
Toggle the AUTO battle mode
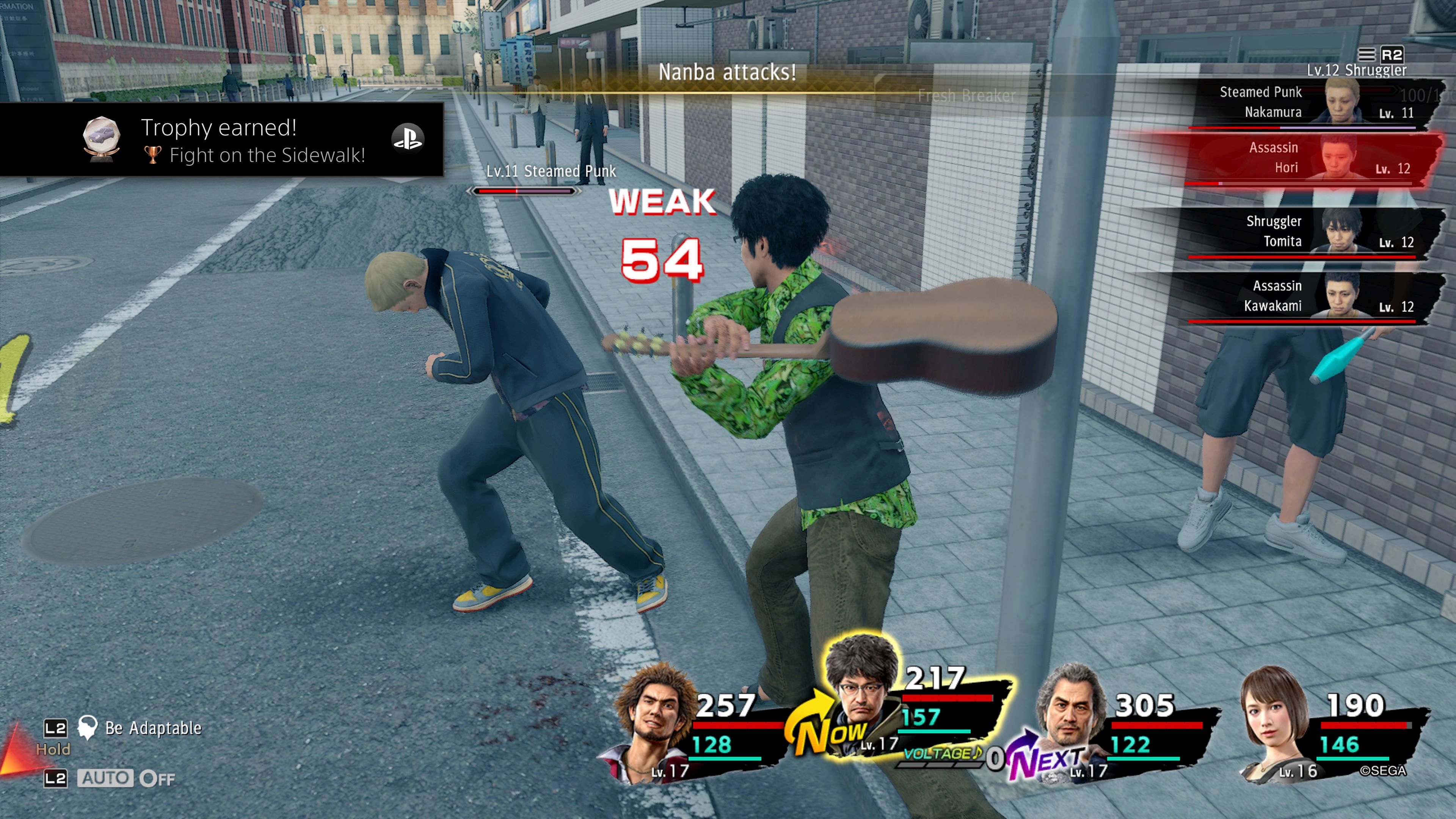click(106, 778)
